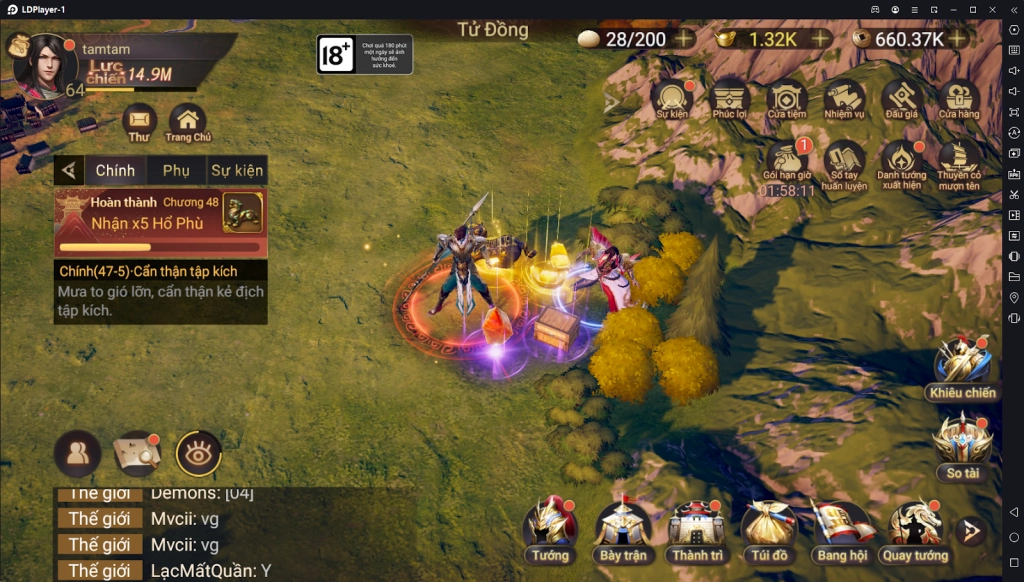Open the Bang hội guild menu

(x=842, y=528)
